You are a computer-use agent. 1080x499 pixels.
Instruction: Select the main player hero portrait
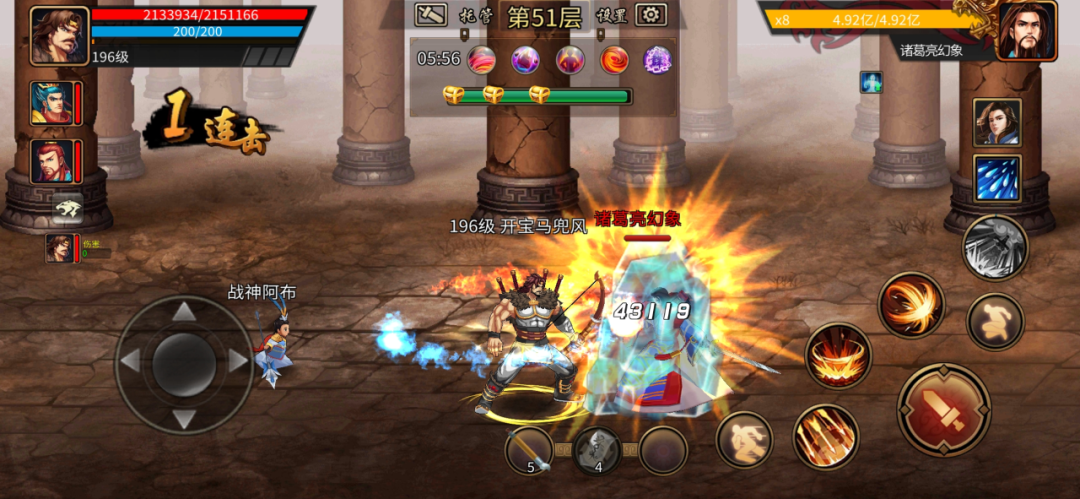click(x=59, y=35)
